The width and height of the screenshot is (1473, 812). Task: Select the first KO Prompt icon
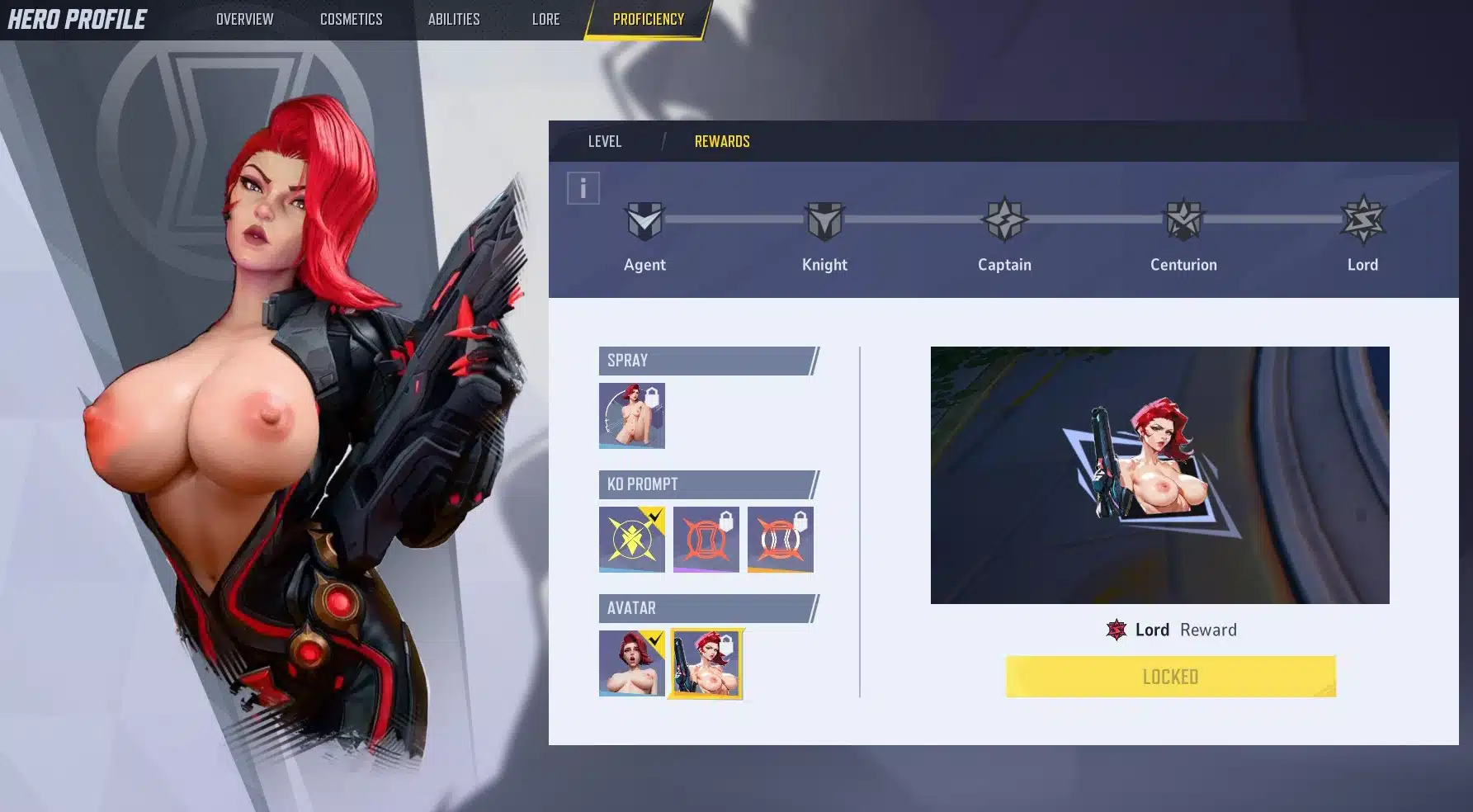(x=631, y=539)
